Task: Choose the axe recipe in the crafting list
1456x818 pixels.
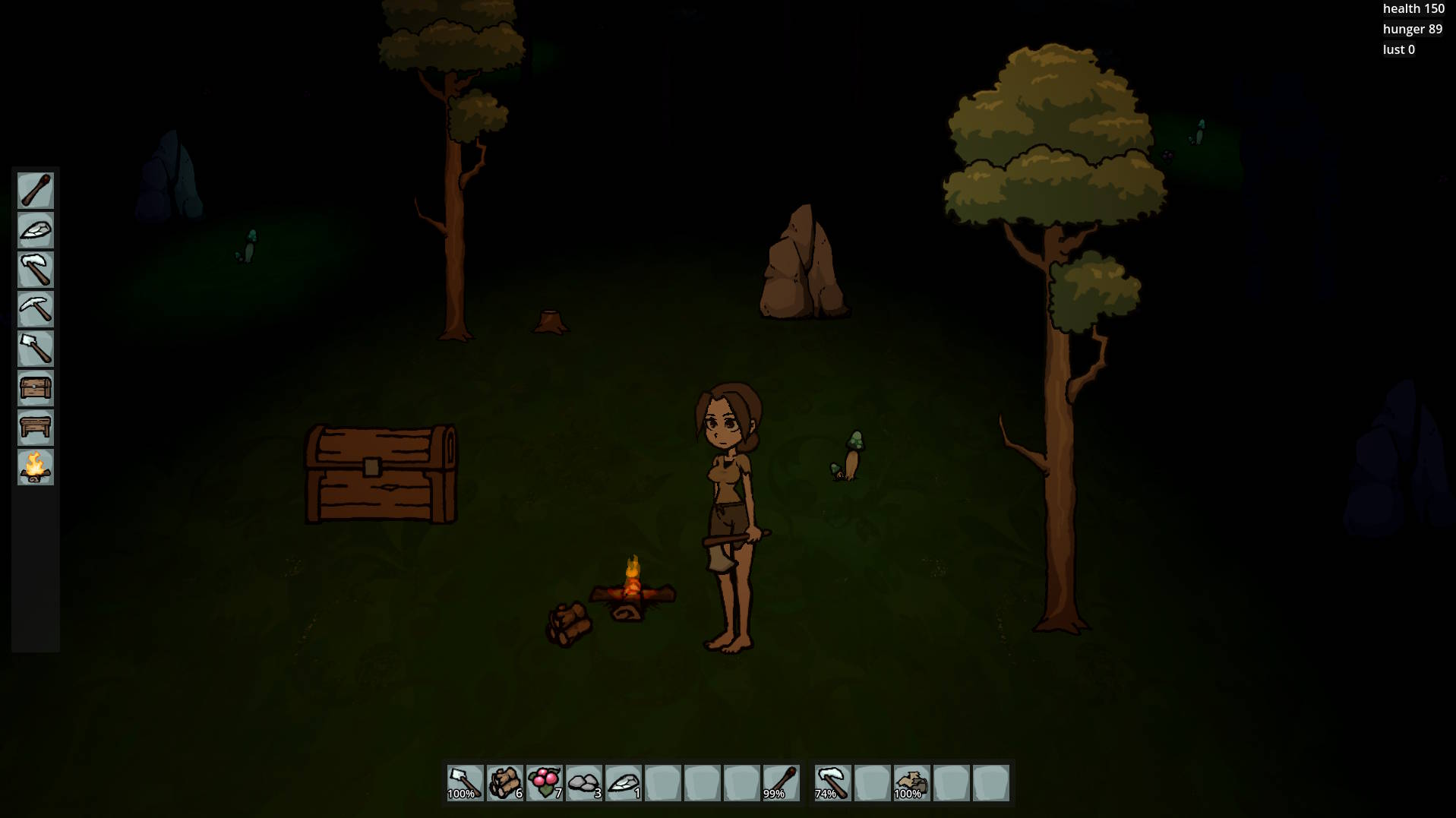Action: pyautogui.click(x=36, y=270)
